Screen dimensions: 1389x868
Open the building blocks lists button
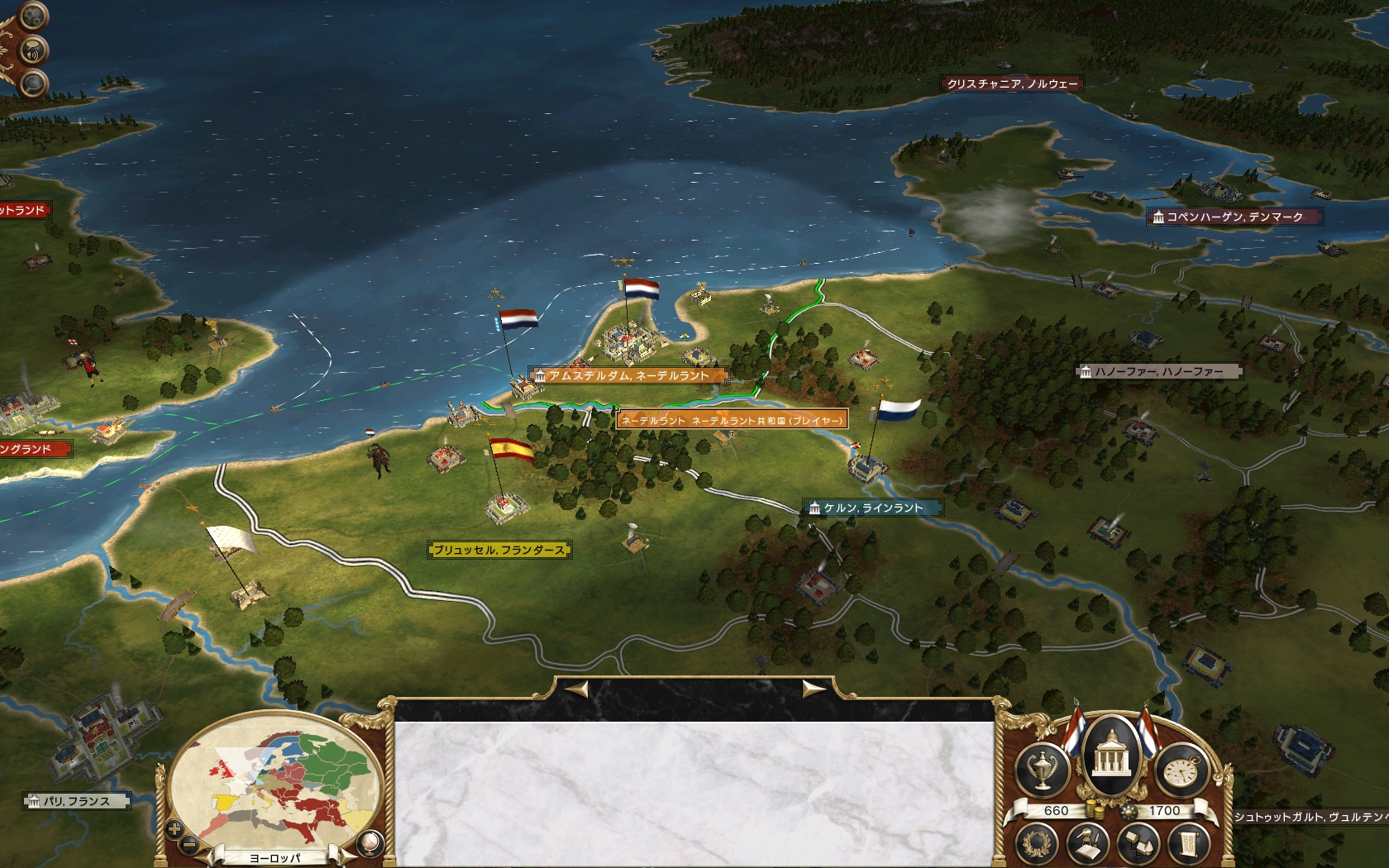[x=1137, y=845]
